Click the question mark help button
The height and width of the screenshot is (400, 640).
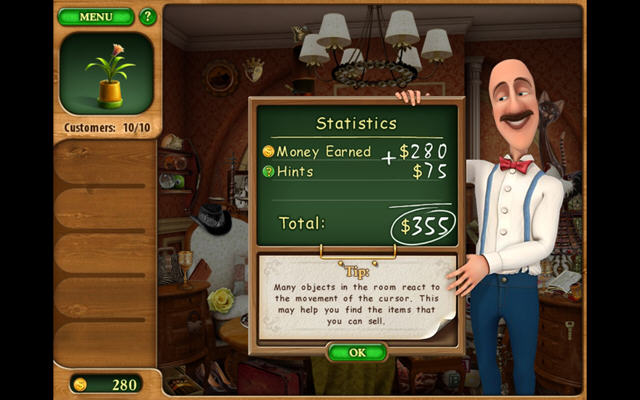click(x=148, y=17)
